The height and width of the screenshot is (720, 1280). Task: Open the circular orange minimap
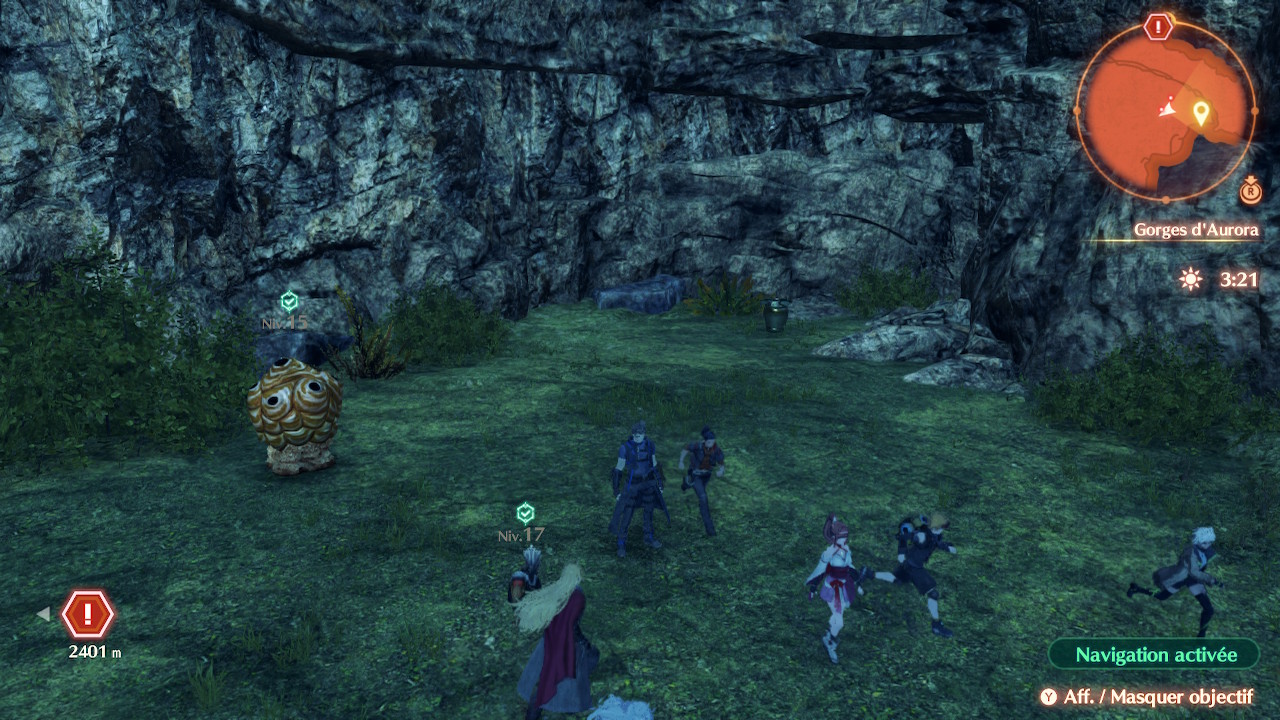(x=1164, y=112)
